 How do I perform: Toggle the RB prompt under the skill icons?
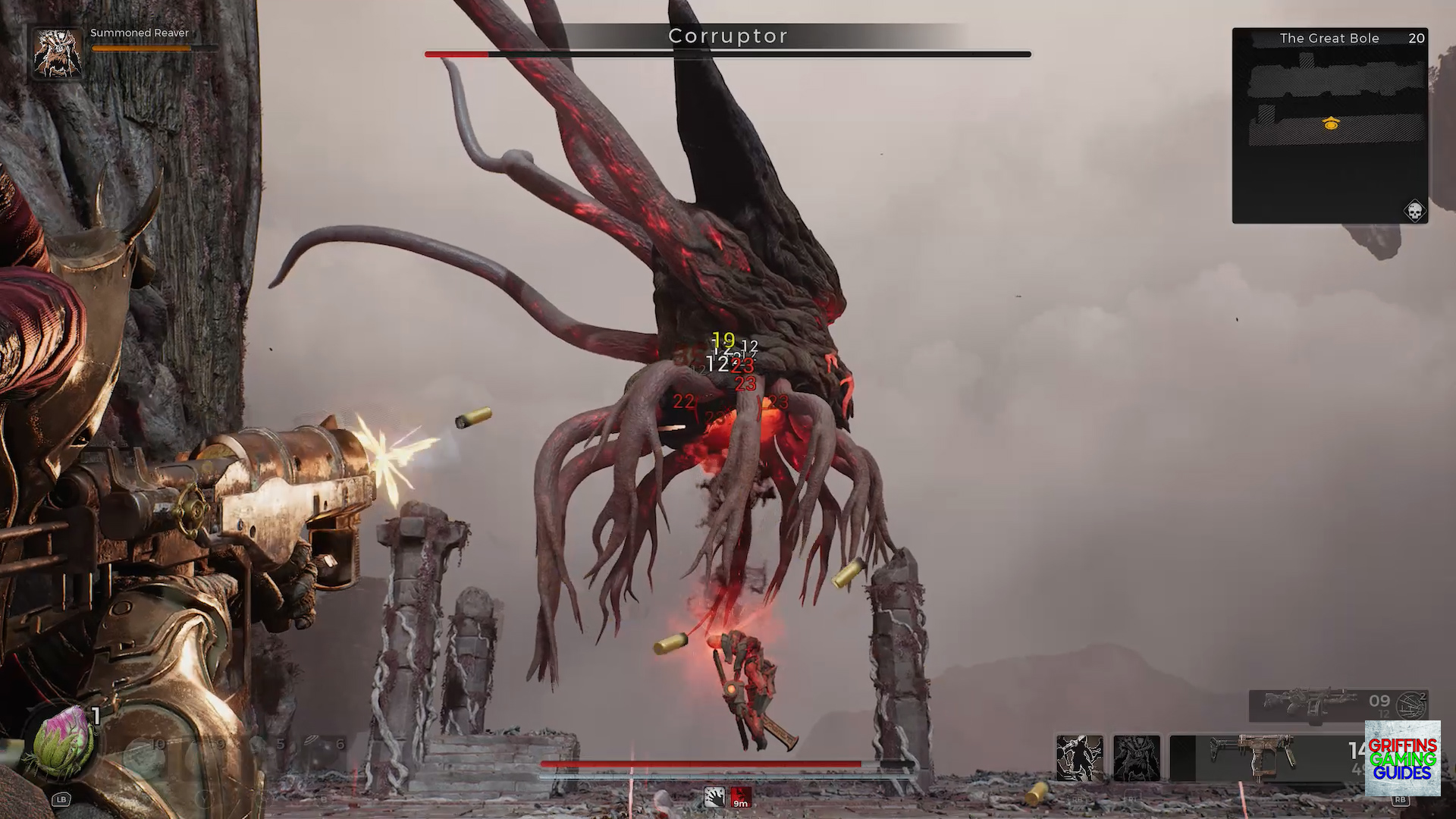pyautogui.click(x=1075, y=799)
